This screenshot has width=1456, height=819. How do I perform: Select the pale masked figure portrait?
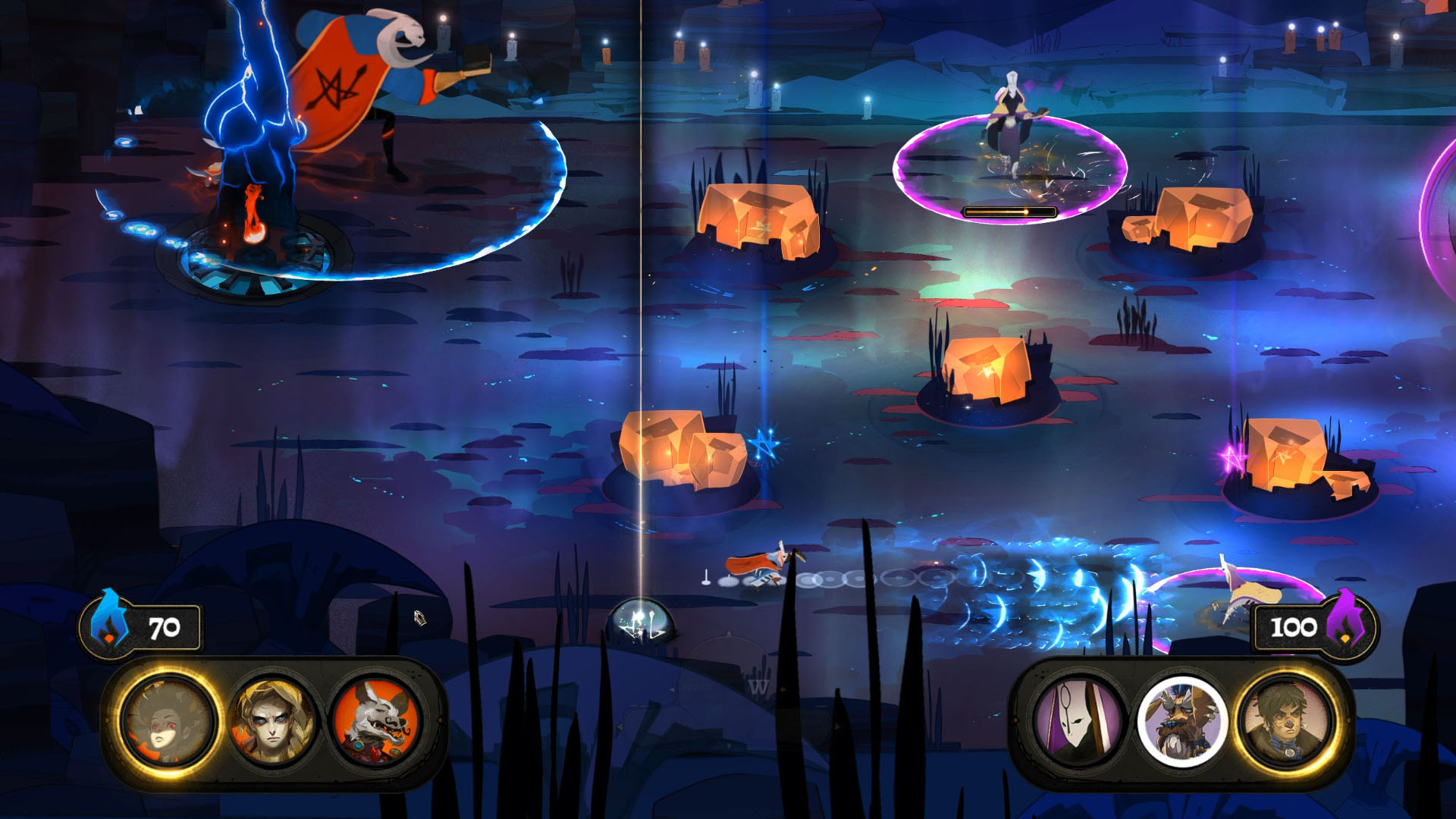click(x=1078, y=722)
